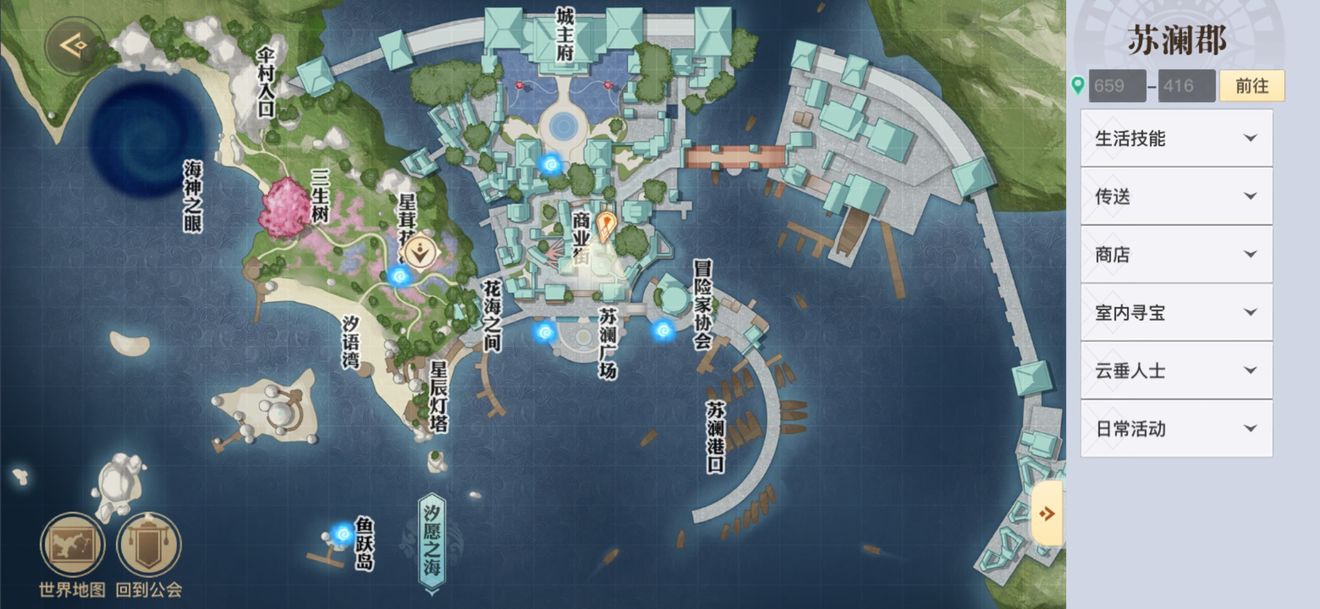Expand the 商店 shop list
Viewport: 1320px width, 609px height.
pyautogui.click(x=1176, y=255)
